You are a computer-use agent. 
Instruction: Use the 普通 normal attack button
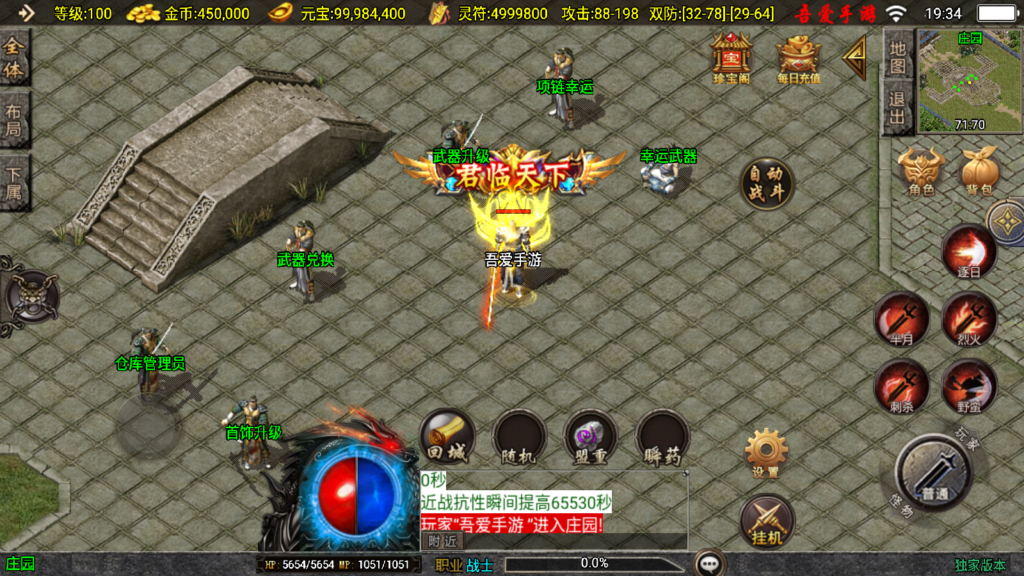[934, 472]
